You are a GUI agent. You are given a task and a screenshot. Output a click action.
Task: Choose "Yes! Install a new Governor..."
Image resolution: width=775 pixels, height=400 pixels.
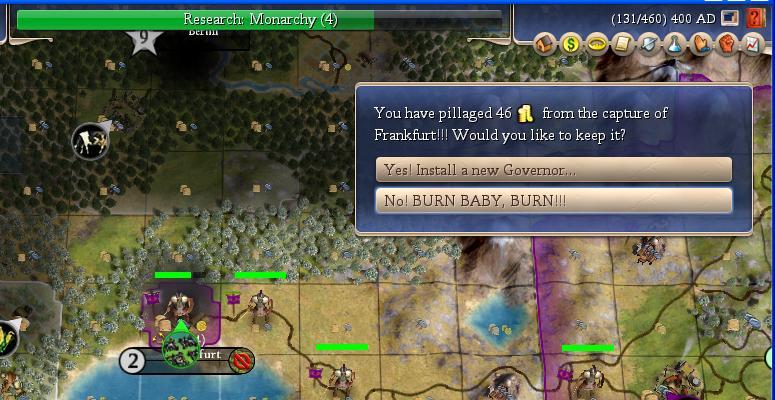[x=553, y=170]
